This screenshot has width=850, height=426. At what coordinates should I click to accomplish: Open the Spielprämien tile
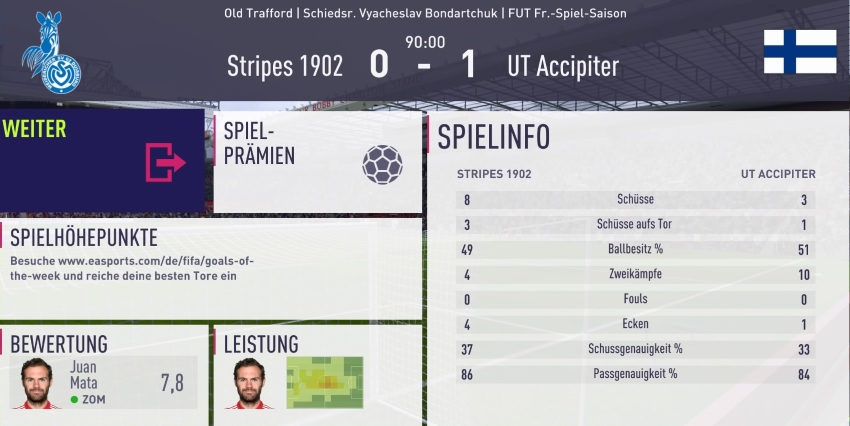pos(317,160)
